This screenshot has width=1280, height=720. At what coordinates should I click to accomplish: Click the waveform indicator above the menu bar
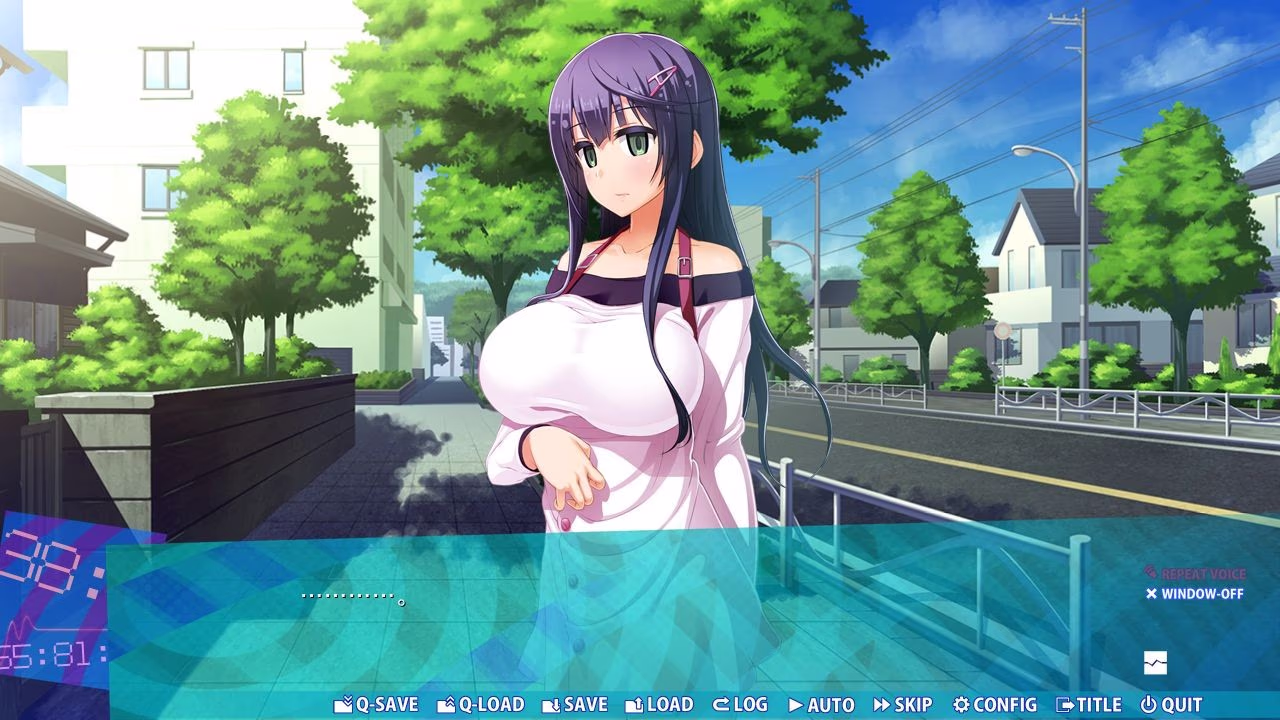click(x=1154, y=662)
